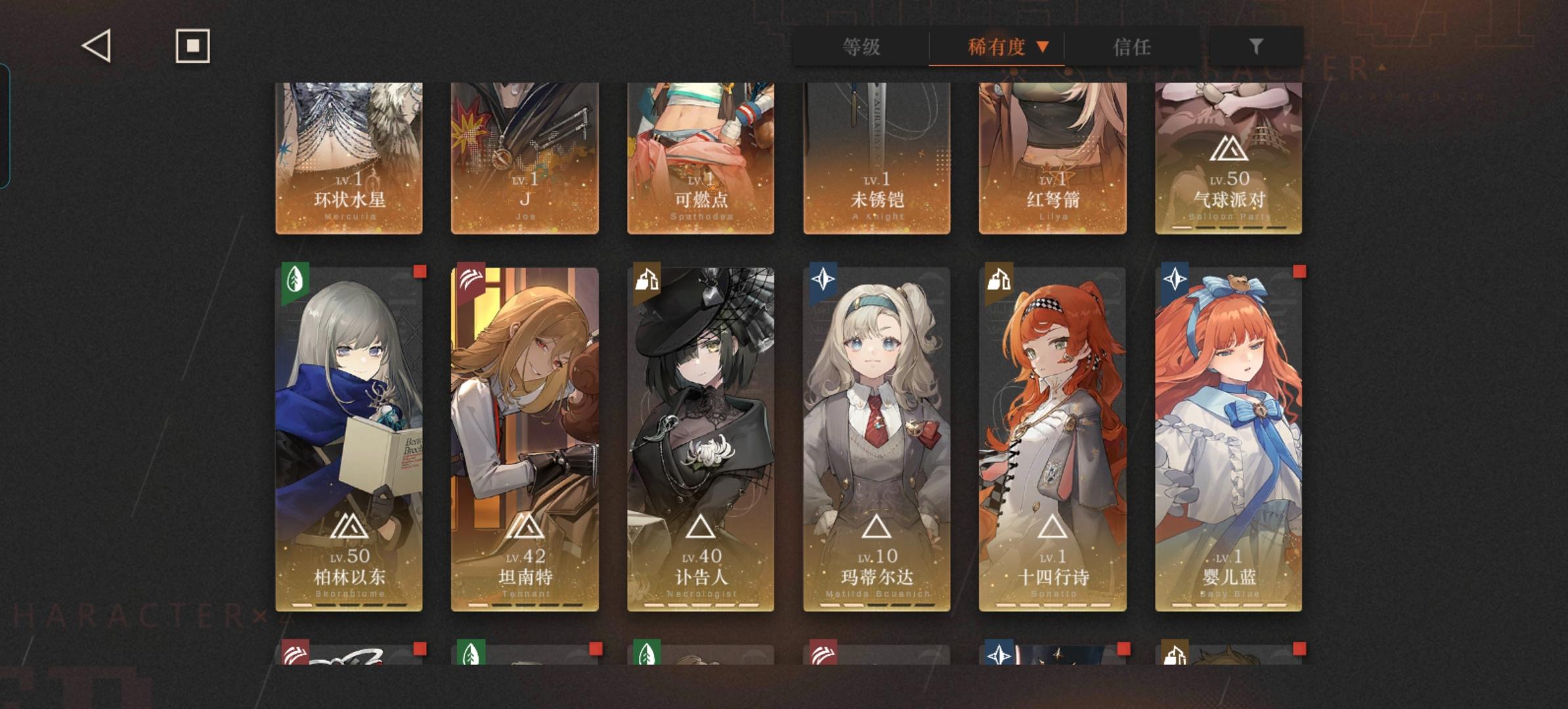The height and width of the screenshot is (709, 1568).
Task: Select the Plant afflatus icon on Bkornblume's card
Action: [x=295, y=280]
